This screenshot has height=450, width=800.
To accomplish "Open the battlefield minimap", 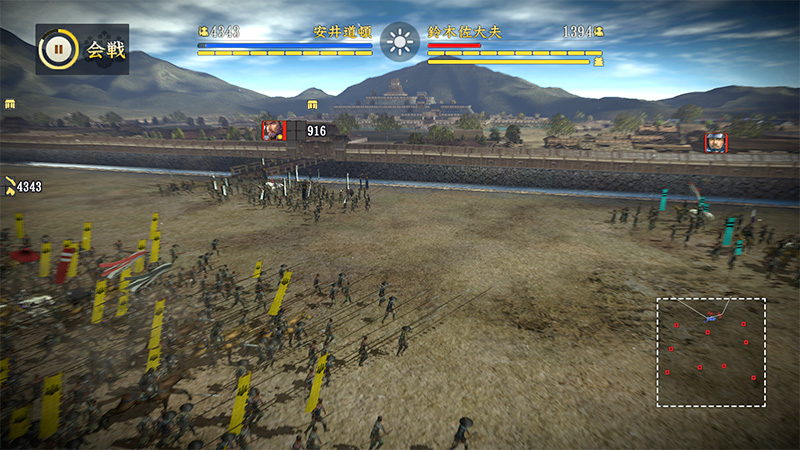I will [711, 352].
